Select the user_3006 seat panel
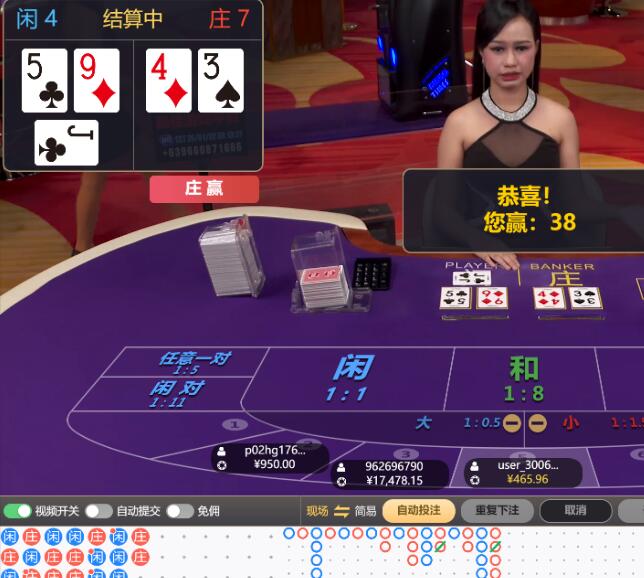 522,472
